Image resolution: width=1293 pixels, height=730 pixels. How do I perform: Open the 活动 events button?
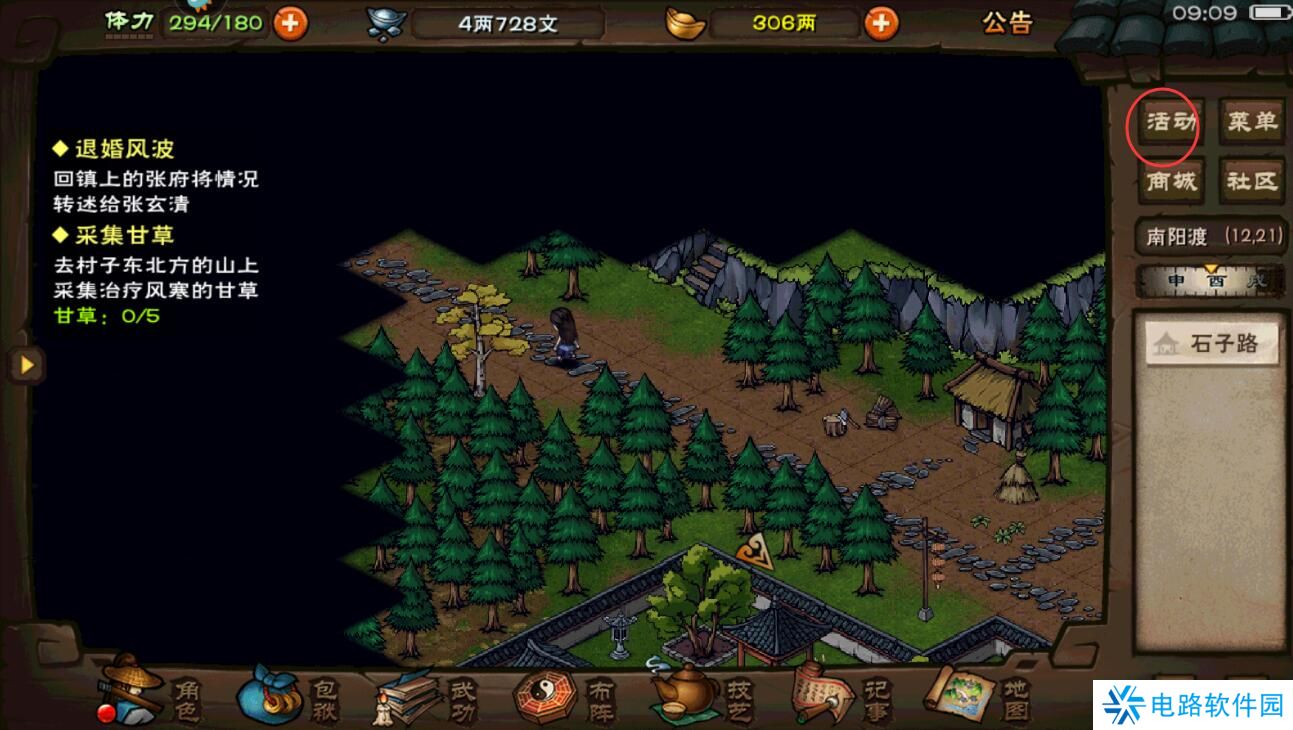(1169, 124)
